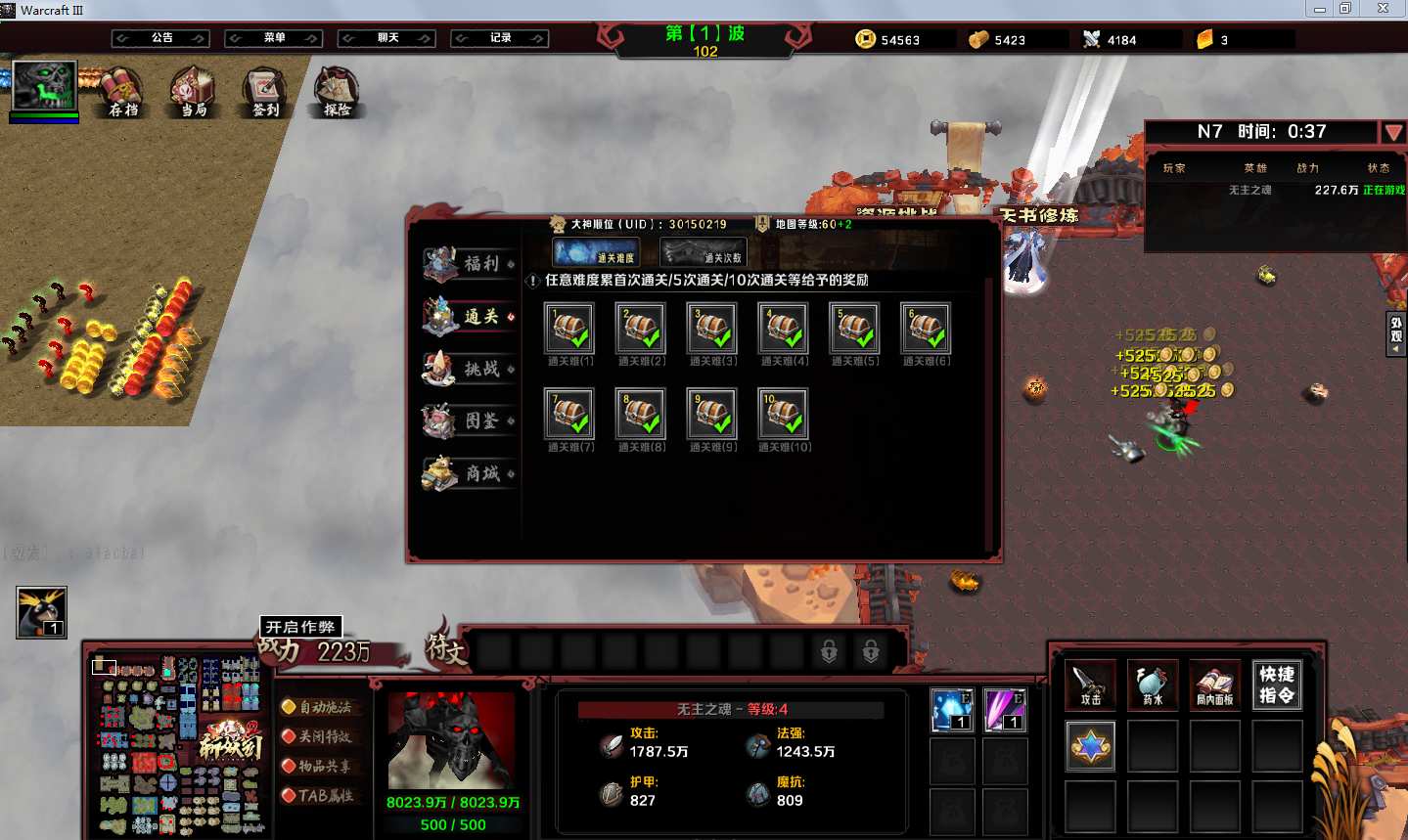Screen dimensions: 1408x840
Task: Open the 公告 announcements menu
Action: [161, 38]
